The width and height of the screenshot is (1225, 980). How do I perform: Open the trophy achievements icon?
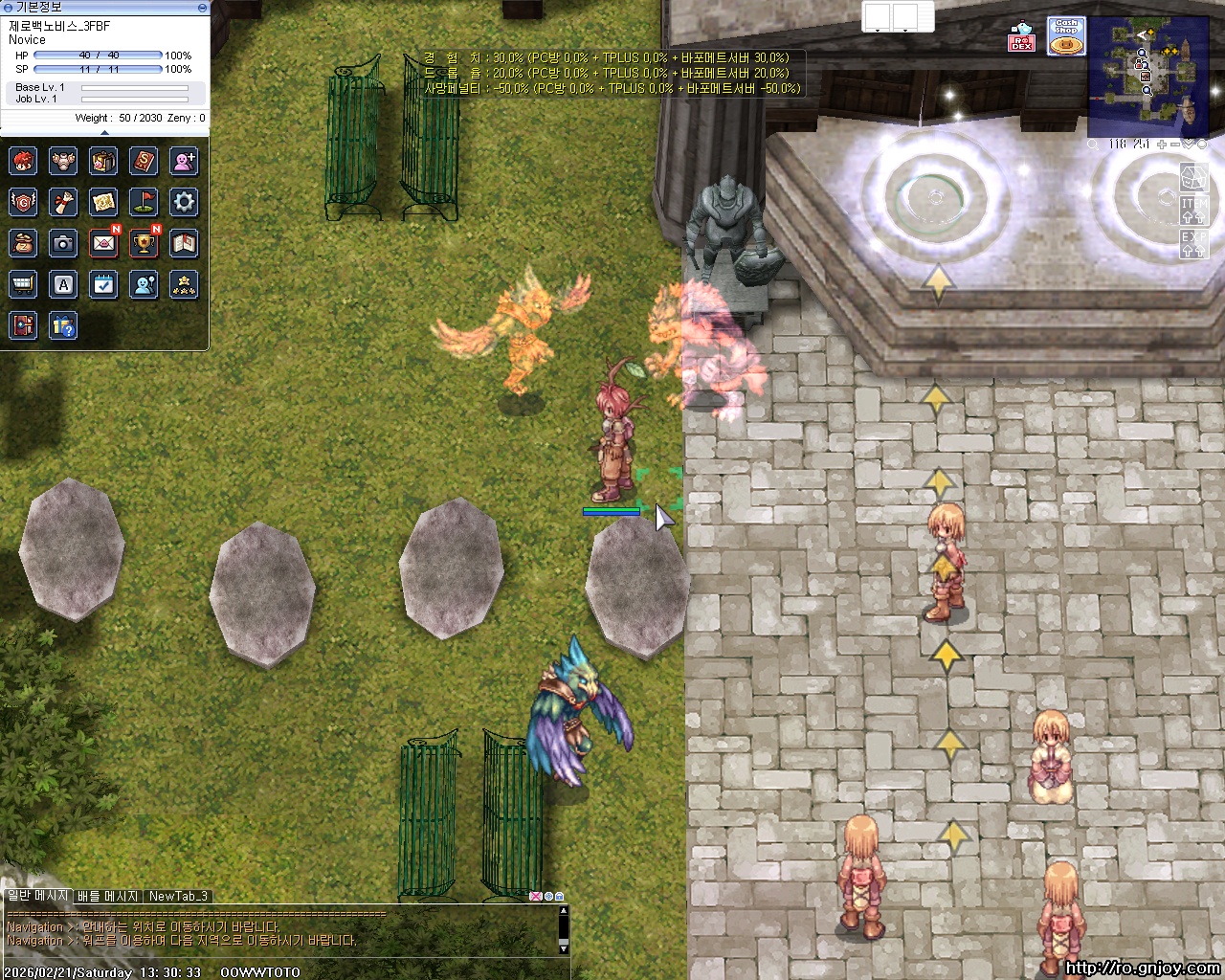click(144, 243)
